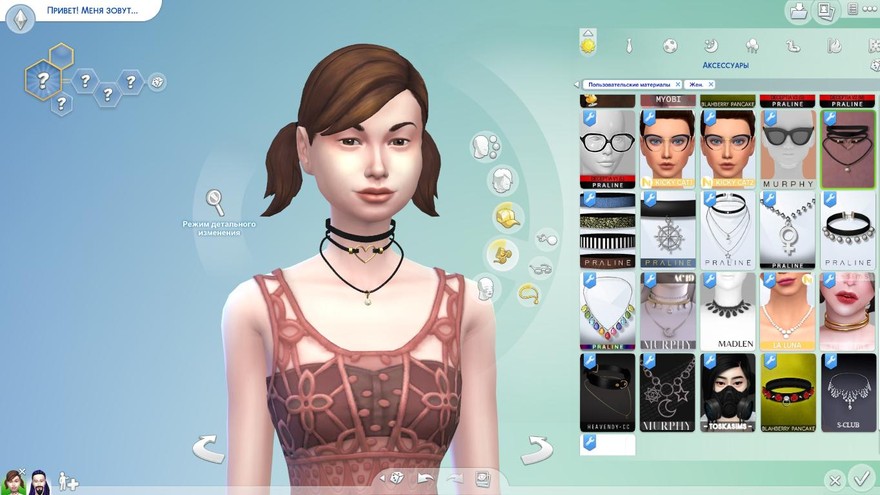Click the sim name field at top

click(x=92, y=11)
